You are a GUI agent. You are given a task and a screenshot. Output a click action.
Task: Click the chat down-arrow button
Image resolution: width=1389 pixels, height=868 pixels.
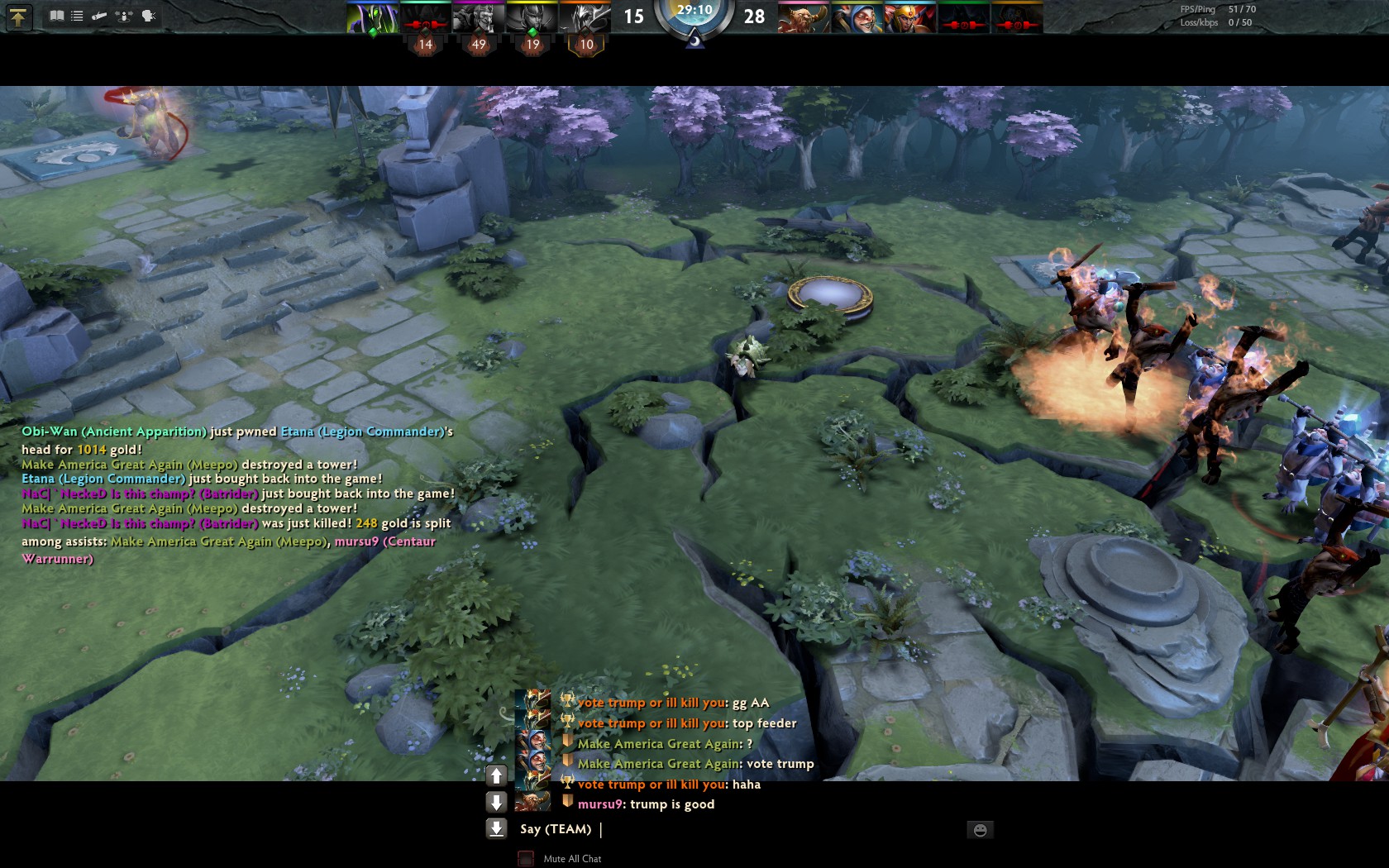(x=496, y=802)
